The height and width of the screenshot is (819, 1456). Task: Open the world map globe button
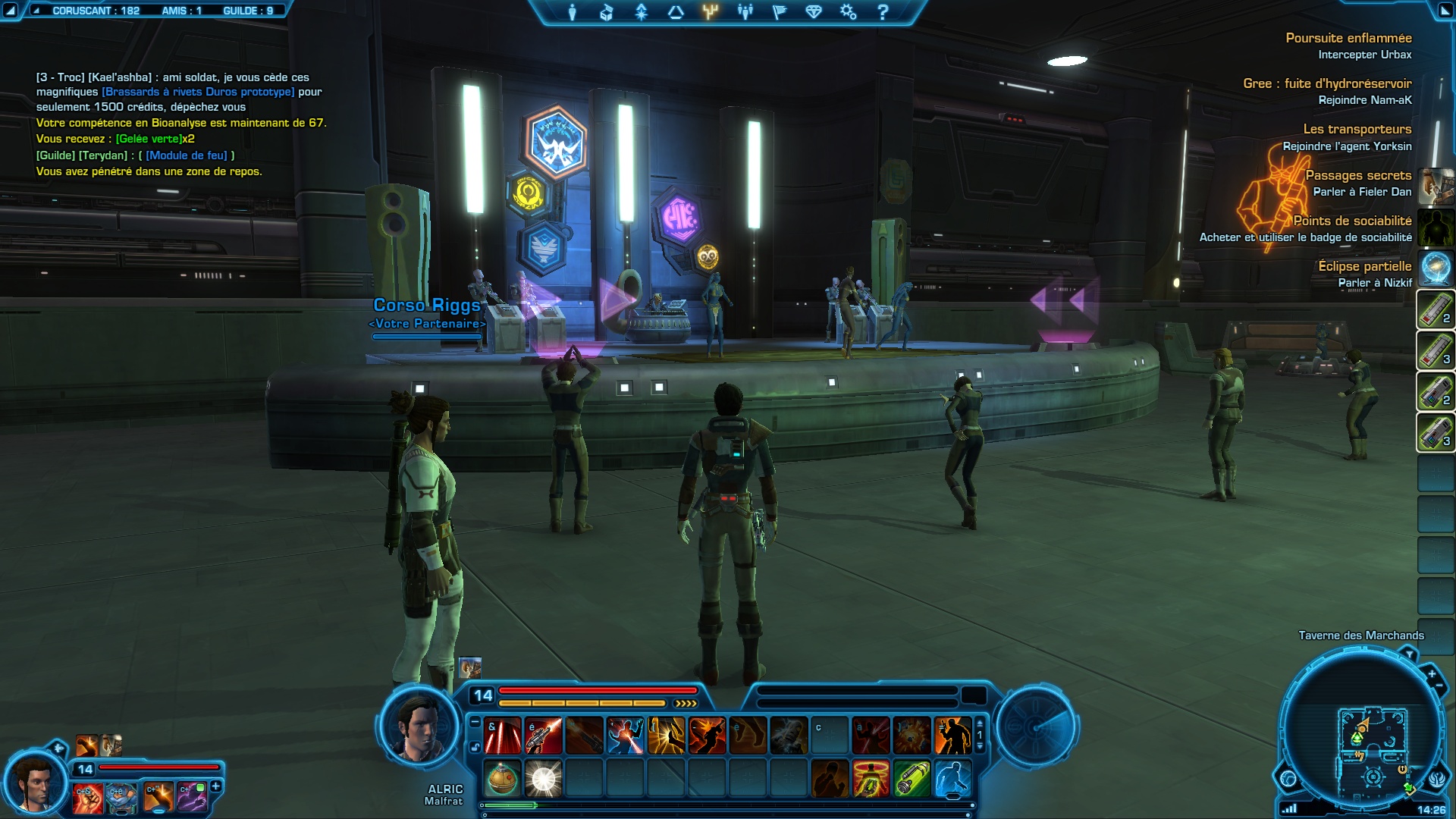[x=1288, y=778]
